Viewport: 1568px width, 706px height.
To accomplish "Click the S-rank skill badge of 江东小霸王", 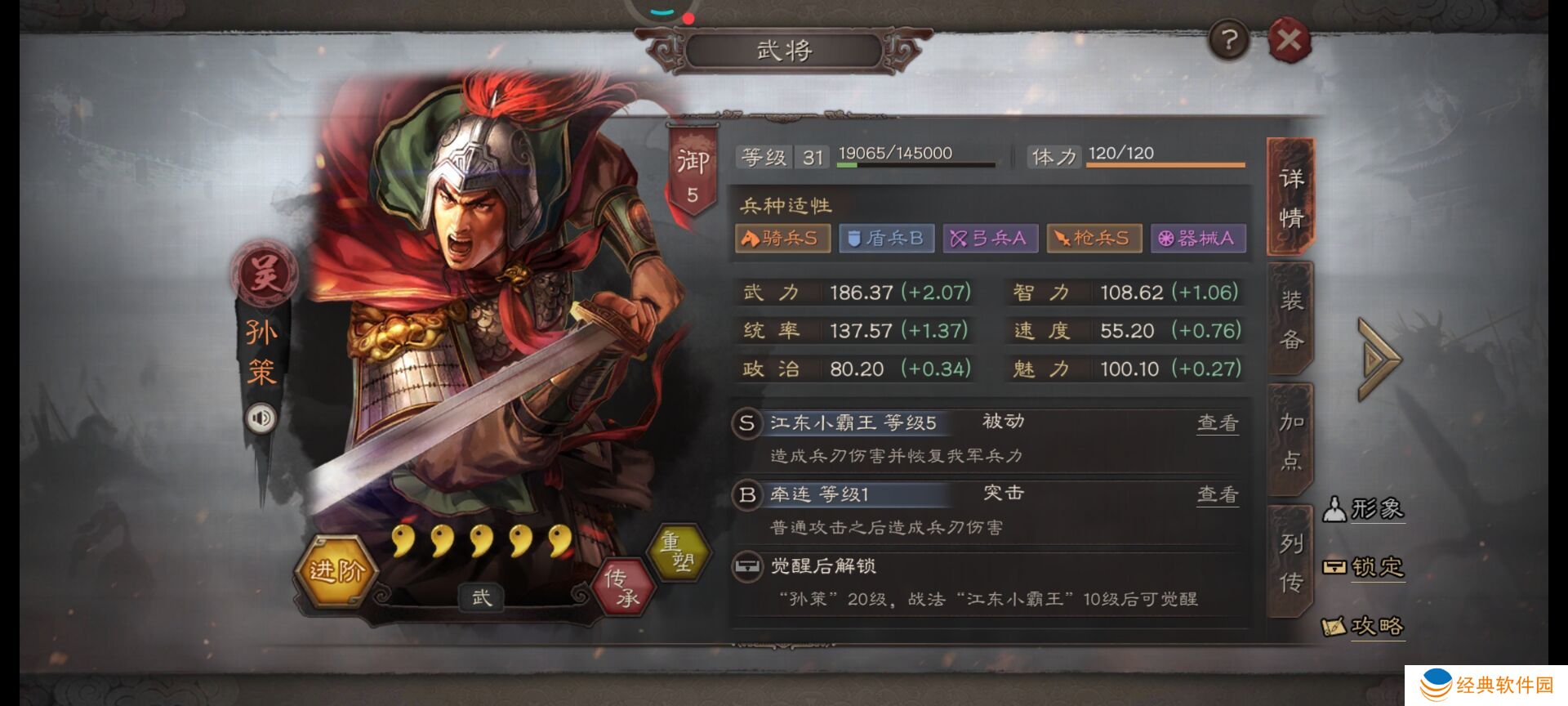I will (x=748, y=422).
